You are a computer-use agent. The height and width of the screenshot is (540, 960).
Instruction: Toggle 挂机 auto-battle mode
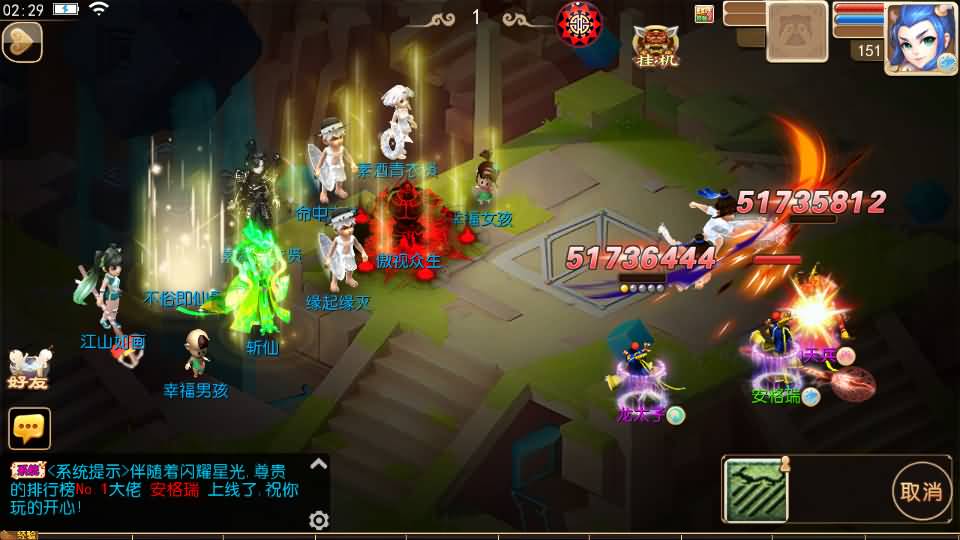point(655,46)
